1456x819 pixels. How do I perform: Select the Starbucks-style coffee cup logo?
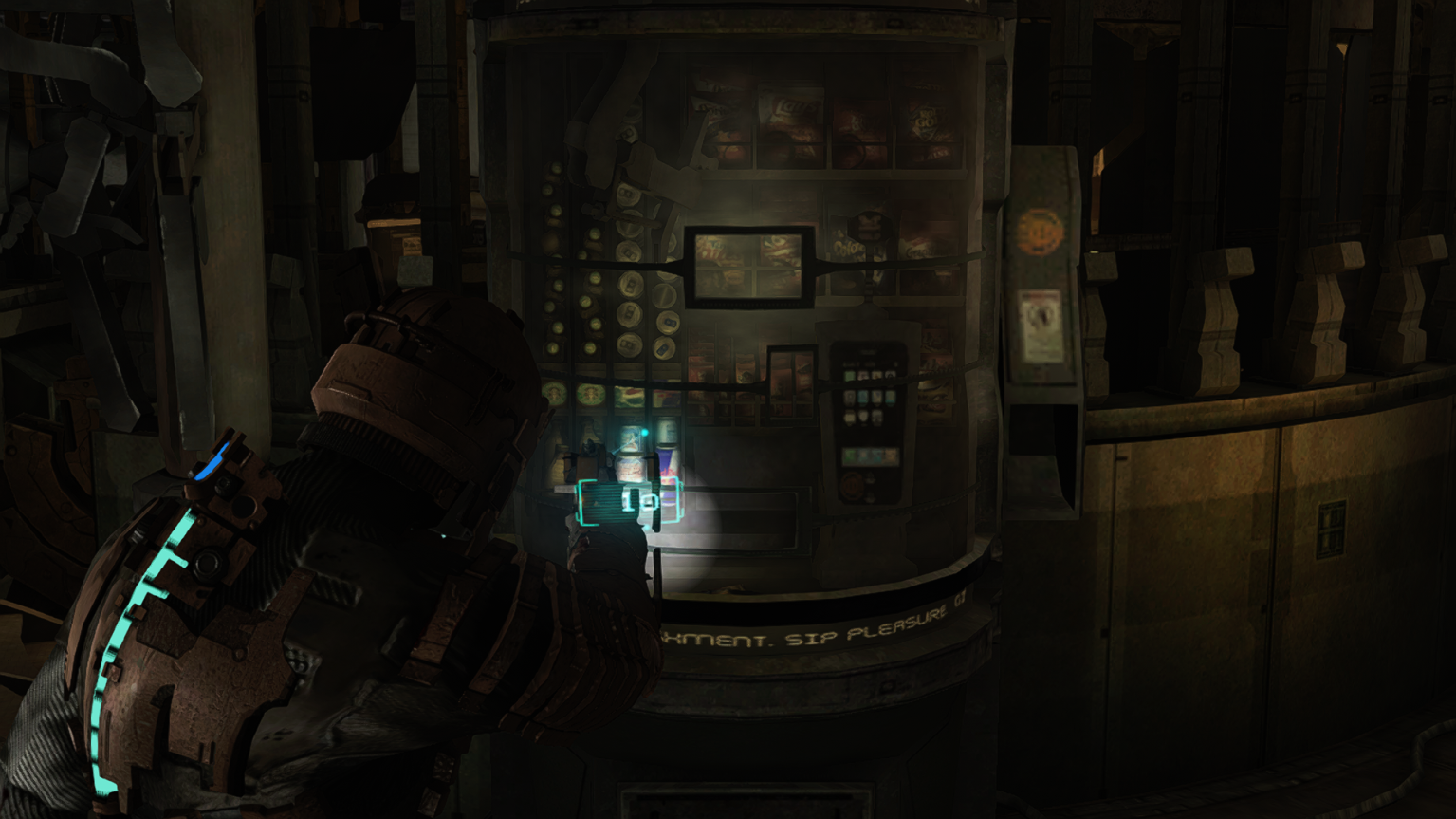pyautogui.click(x=554, y=394)
